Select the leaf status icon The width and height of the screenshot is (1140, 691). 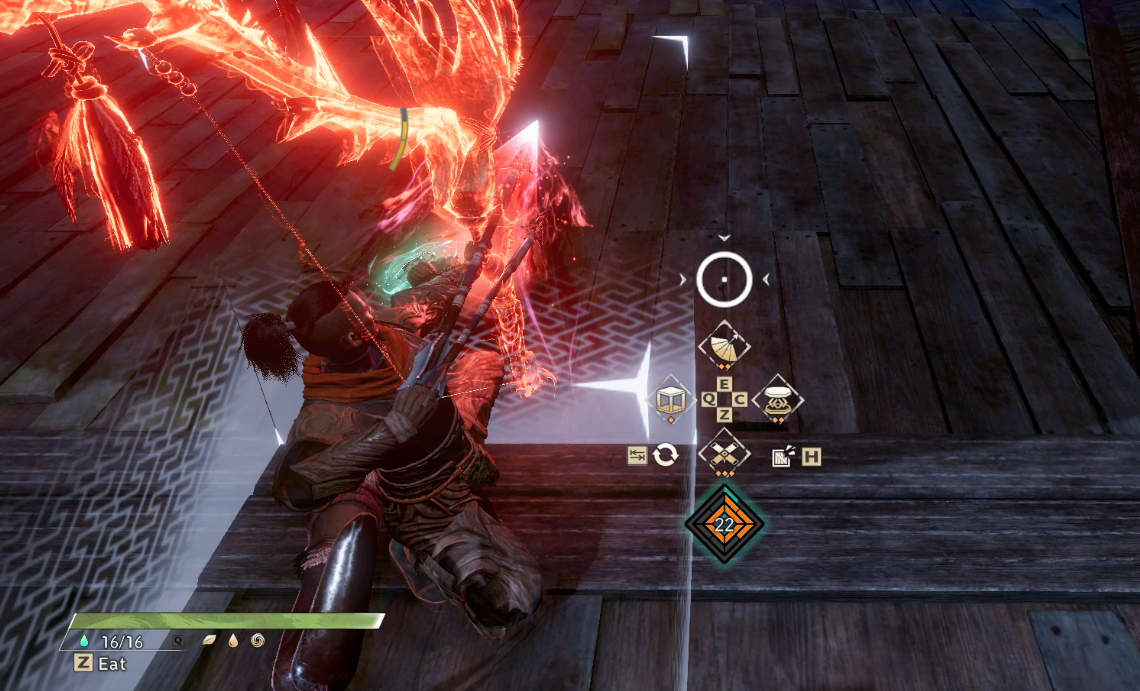(210, 640)
